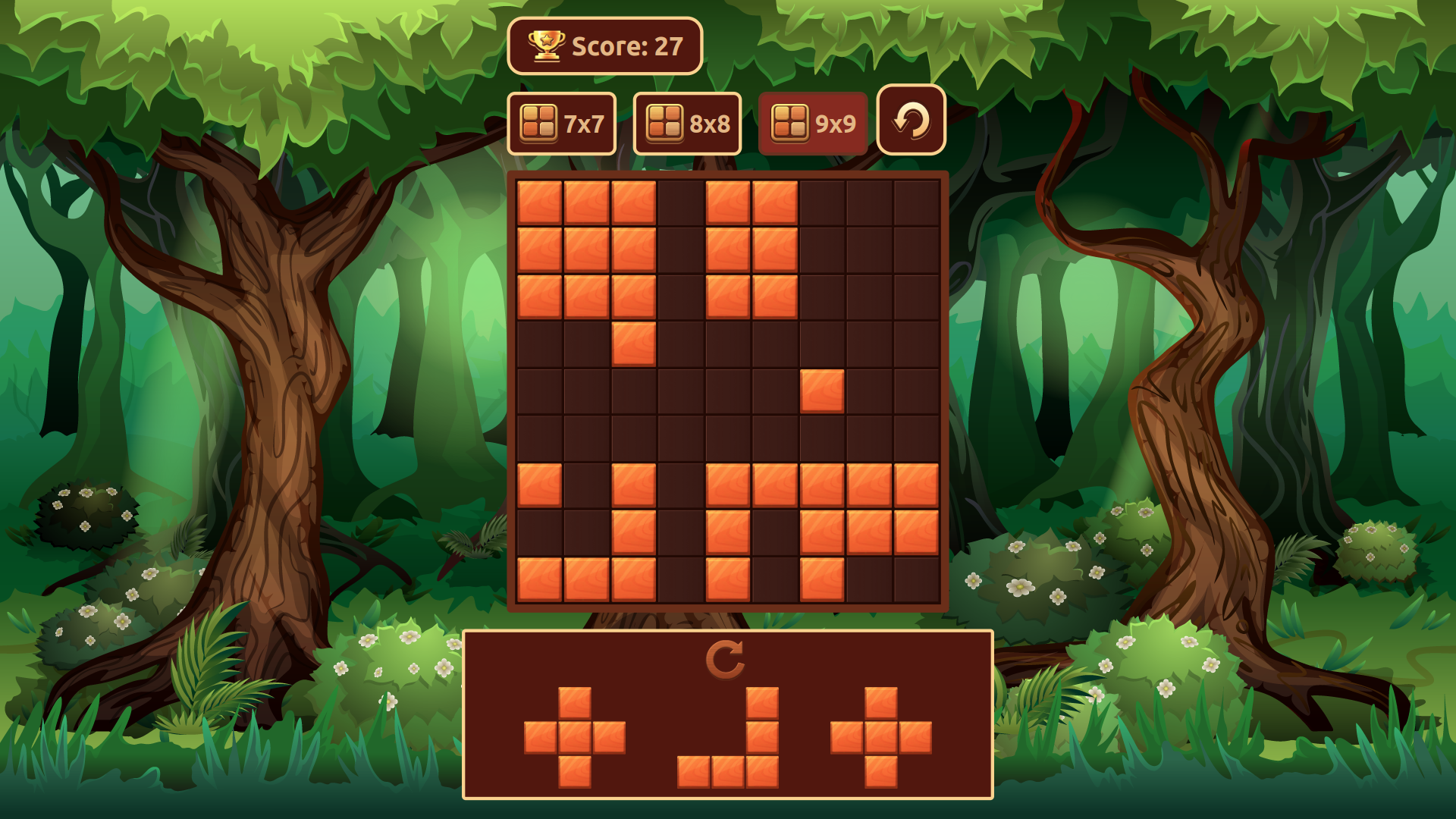
Task: Click the grid icon inside the 8x8 button
Action: pos(666,121)
